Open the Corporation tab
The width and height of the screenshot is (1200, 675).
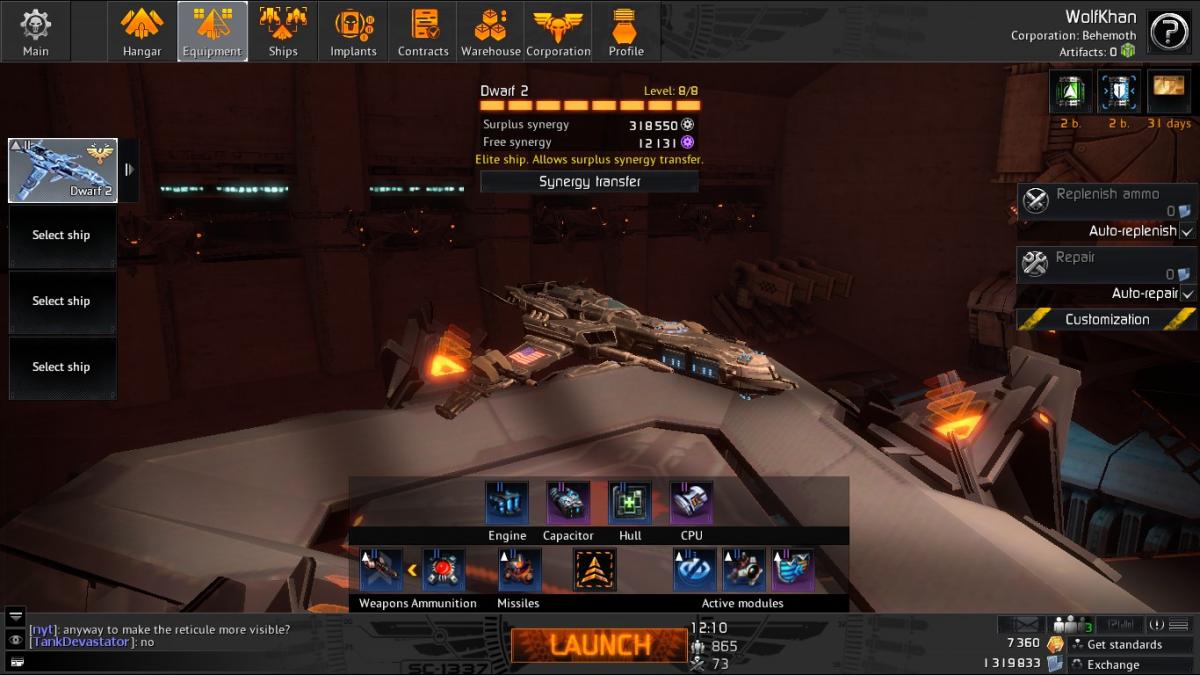coord(558,31)
